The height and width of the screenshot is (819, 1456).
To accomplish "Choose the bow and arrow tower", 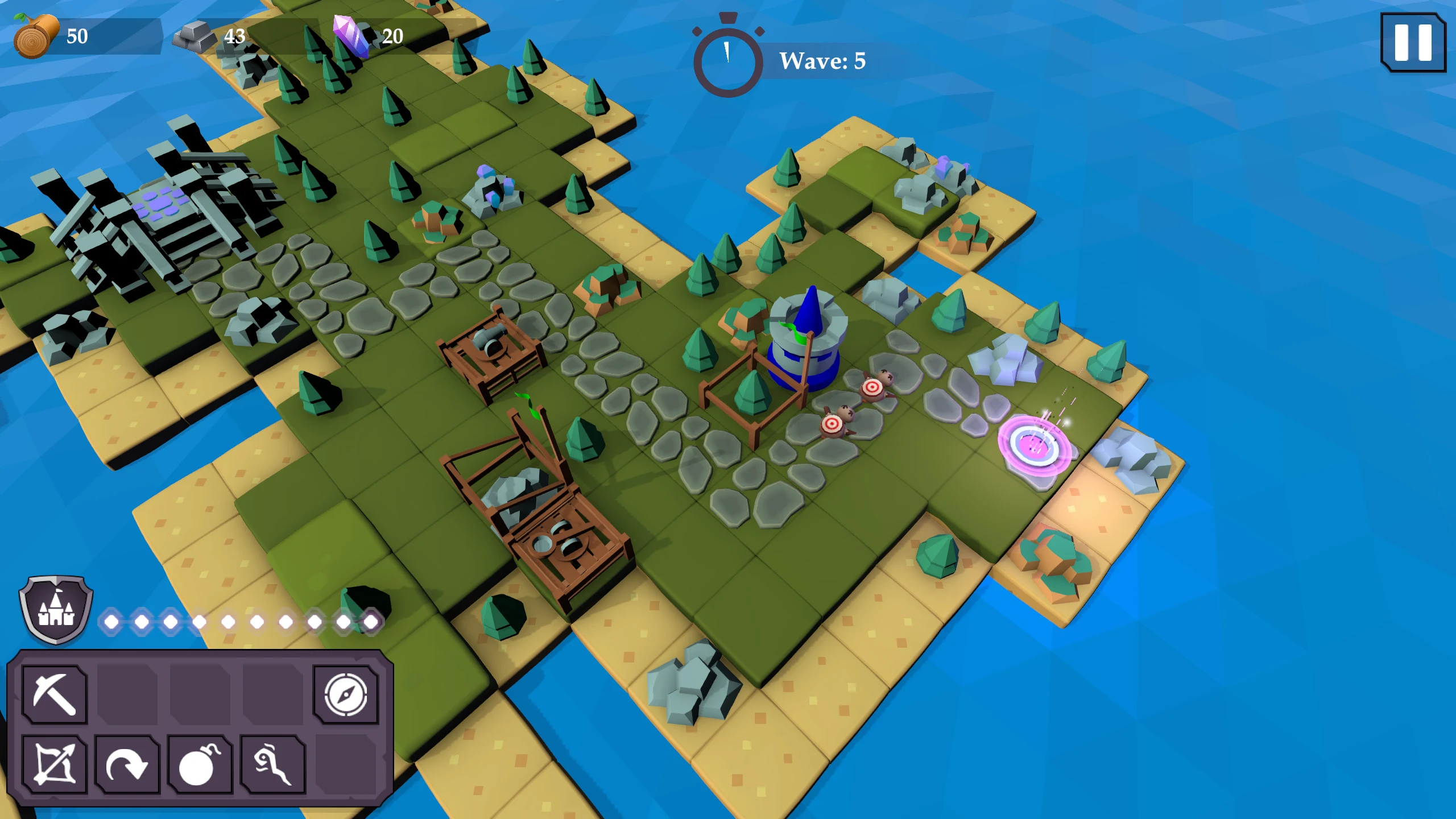I will pos(55,764).
